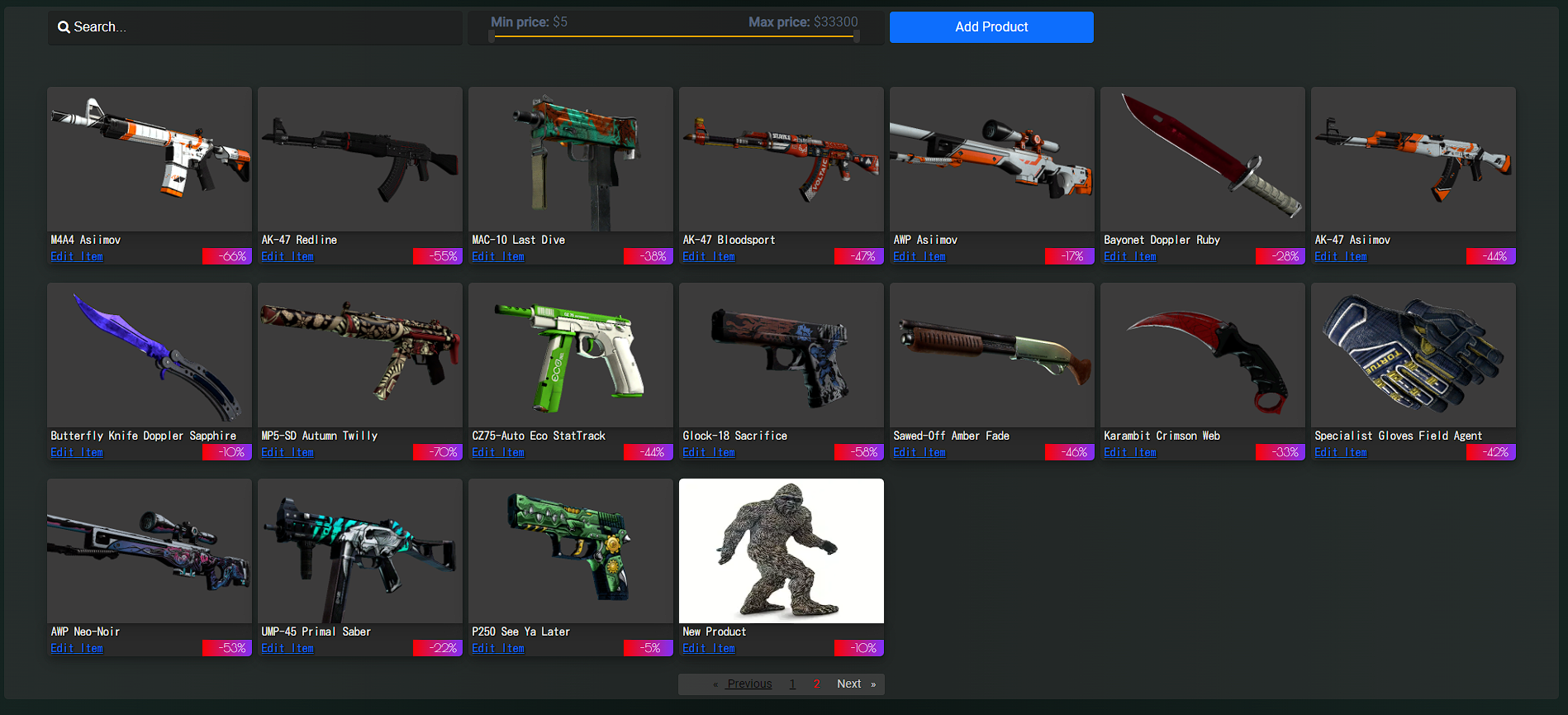The image size is (1568, 715).
Task: Open Edit Item for M4A4 Asiimov
Action: (76, 256)
